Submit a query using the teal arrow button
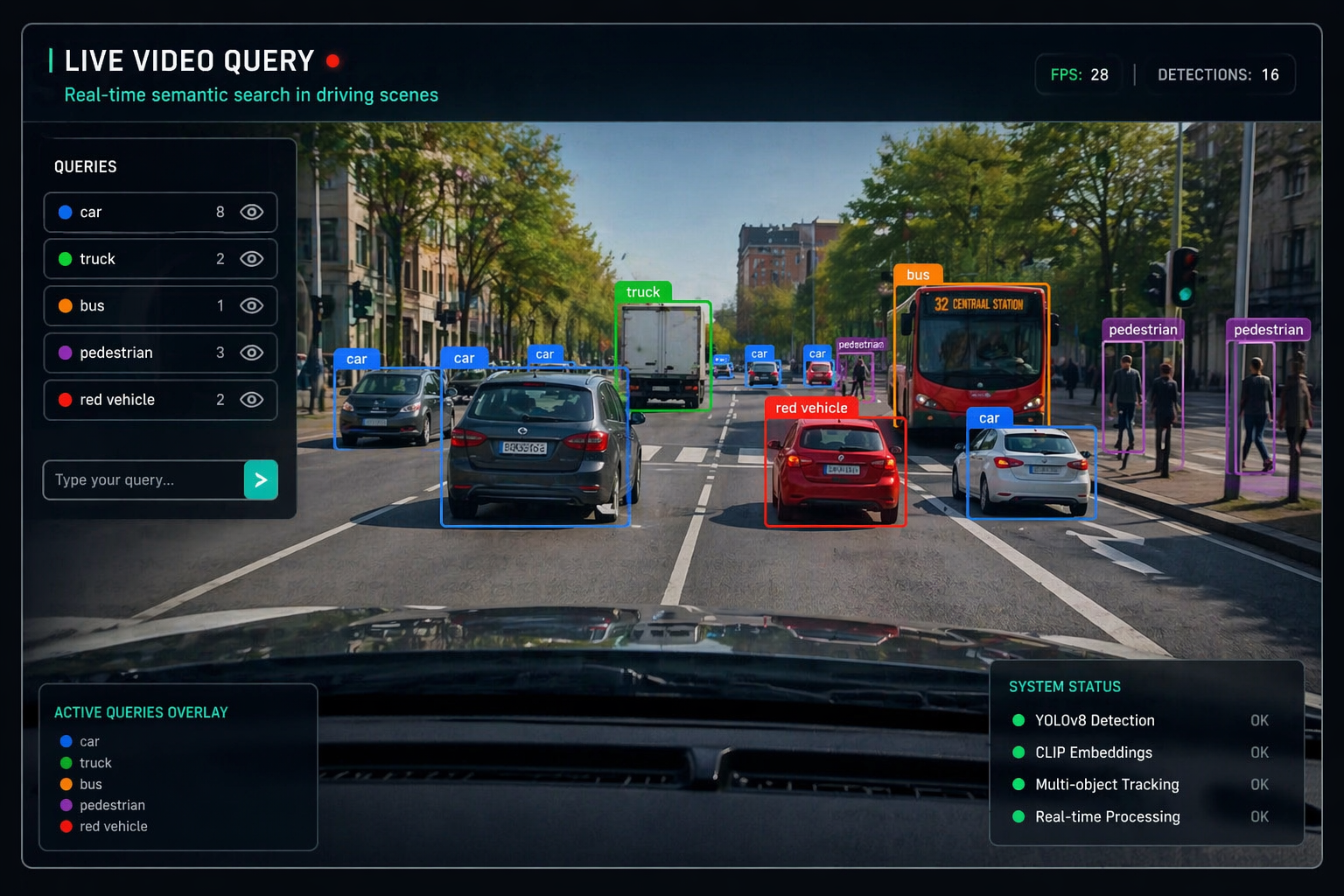Screen dimensions: 1344x896 tap(260, 479)
